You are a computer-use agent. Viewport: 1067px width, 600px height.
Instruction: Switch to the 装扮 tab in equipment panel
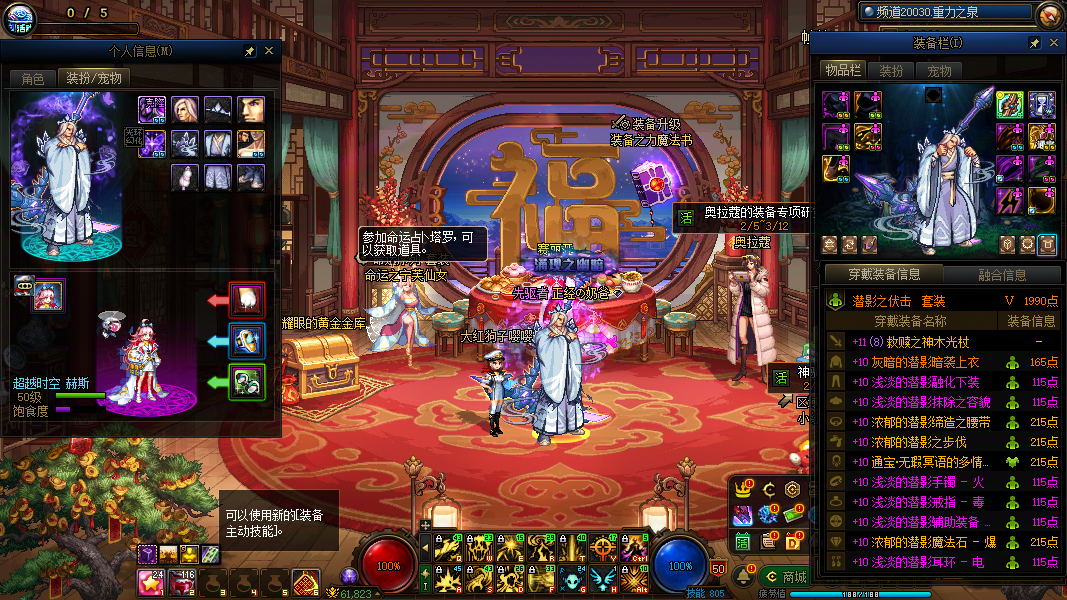[x=891, y=71]
